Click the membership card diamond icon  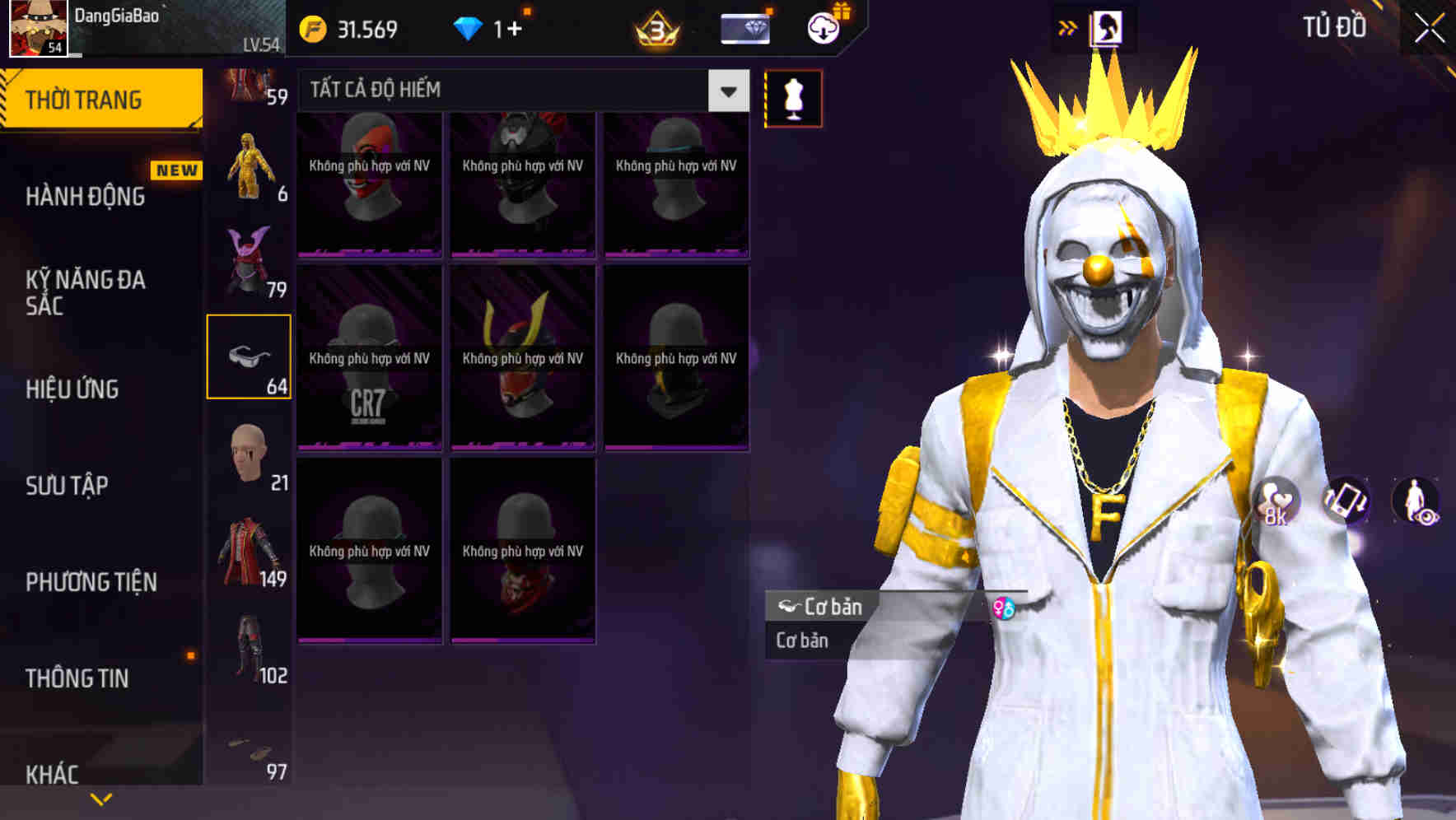[x=745, y=27]
